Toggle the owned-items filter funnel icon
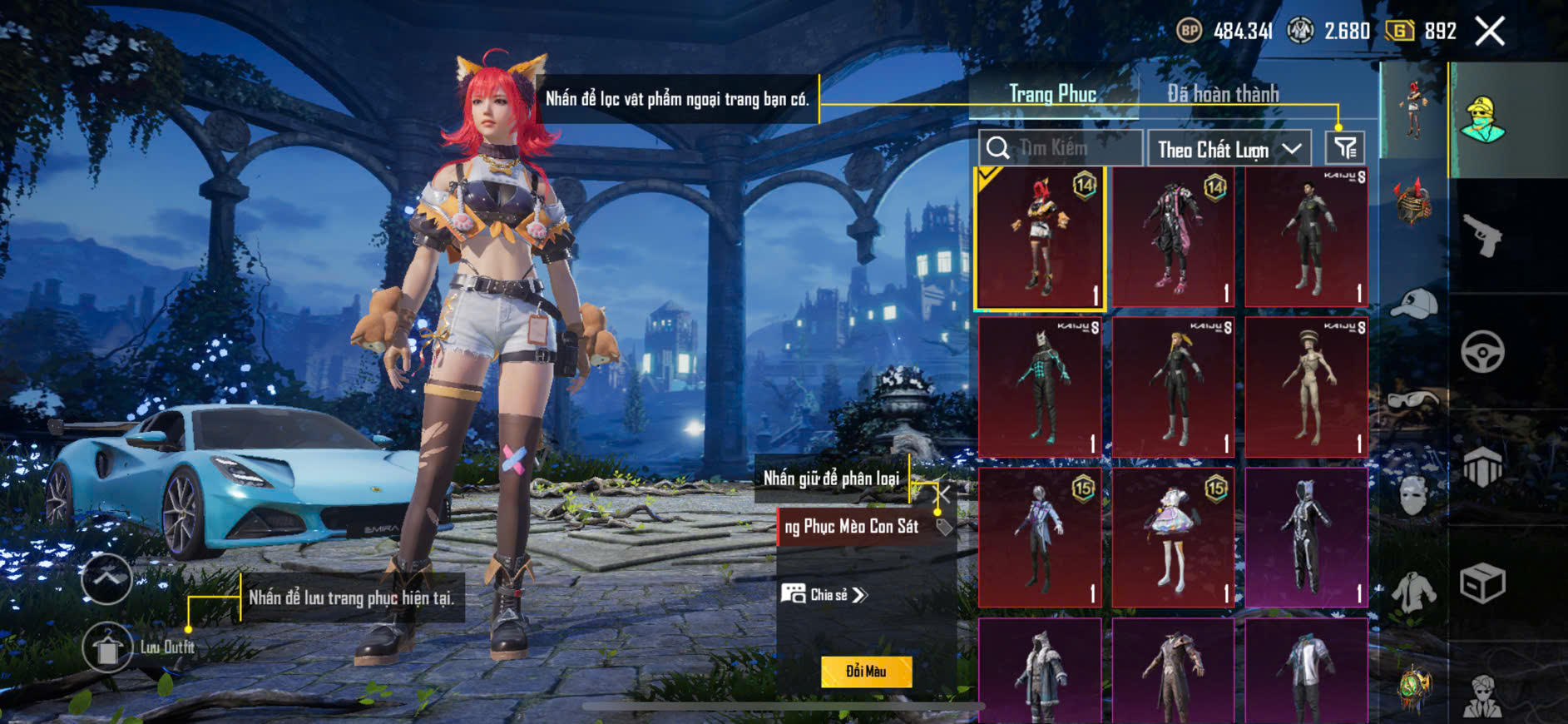The image size is (1568, 724). [x=1345, y=148]
